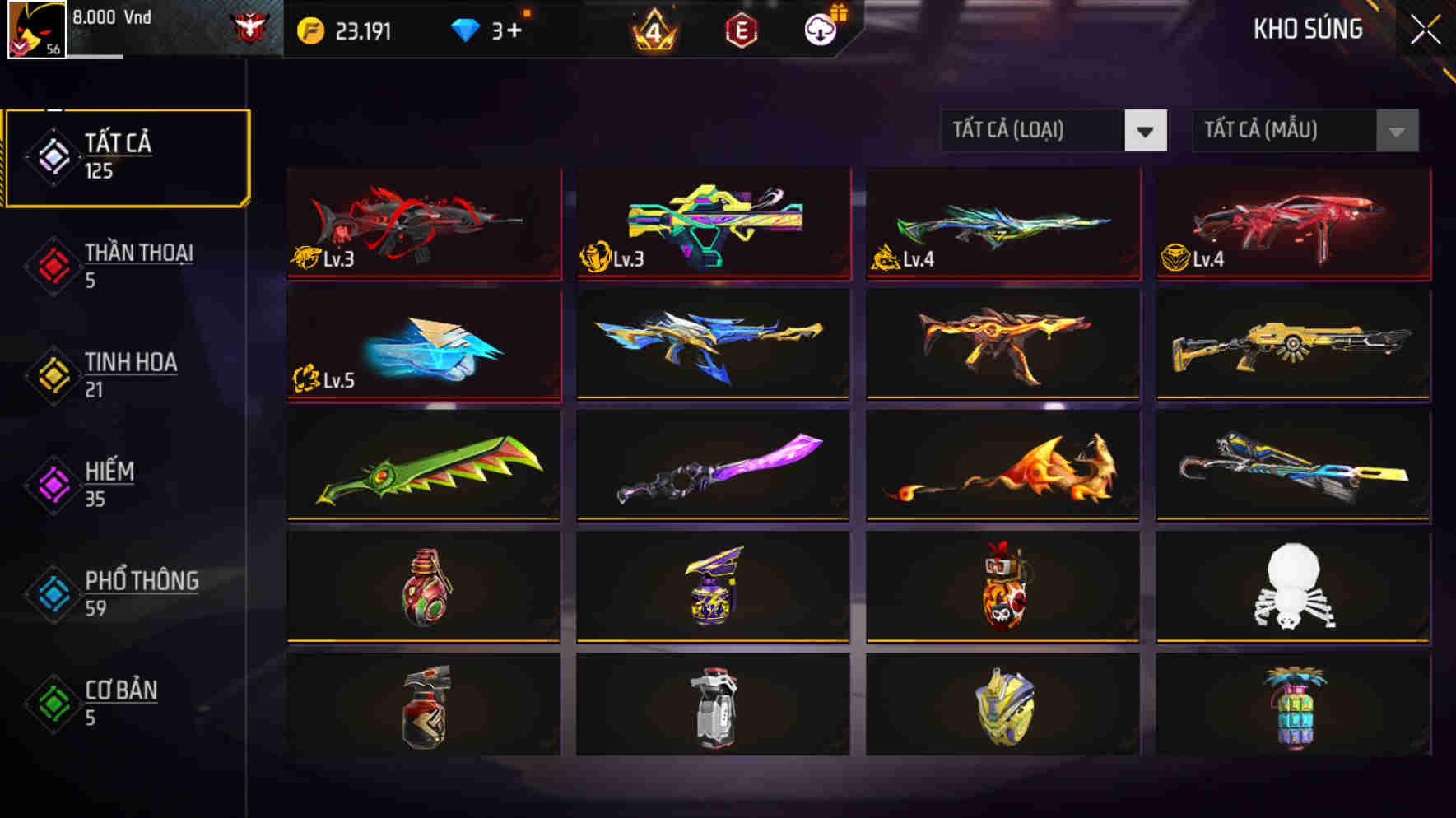Select the Lv.5 blue ice weapon thumbnail

424,346
